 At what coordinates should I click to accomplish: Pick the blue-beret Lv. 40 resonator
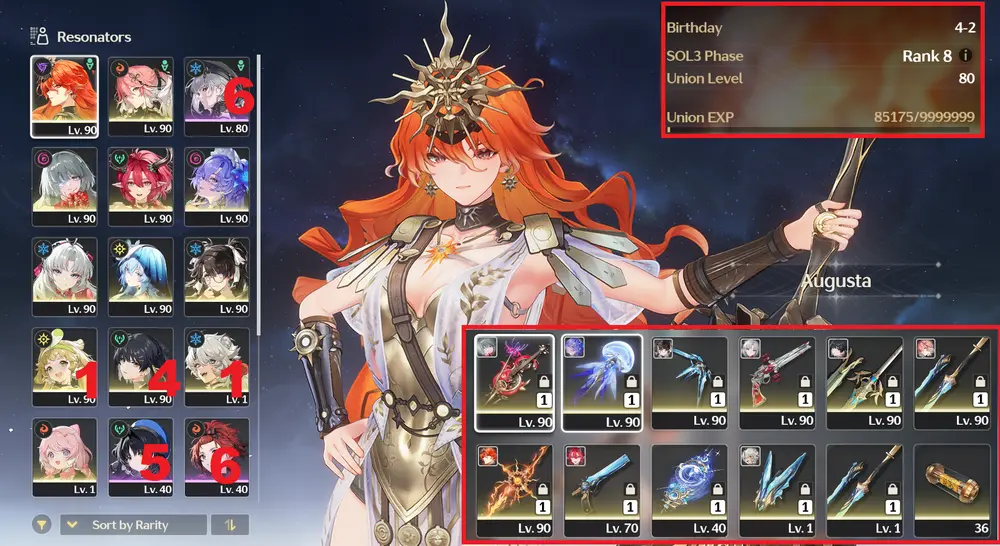click(141, 455)
